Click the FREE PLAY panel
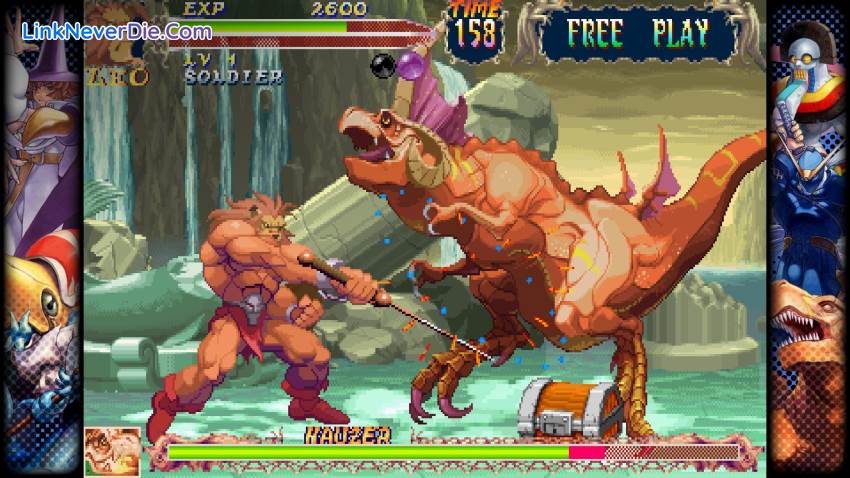The width and height of the screenshot is (850, 478). click(x=636, y=33)
